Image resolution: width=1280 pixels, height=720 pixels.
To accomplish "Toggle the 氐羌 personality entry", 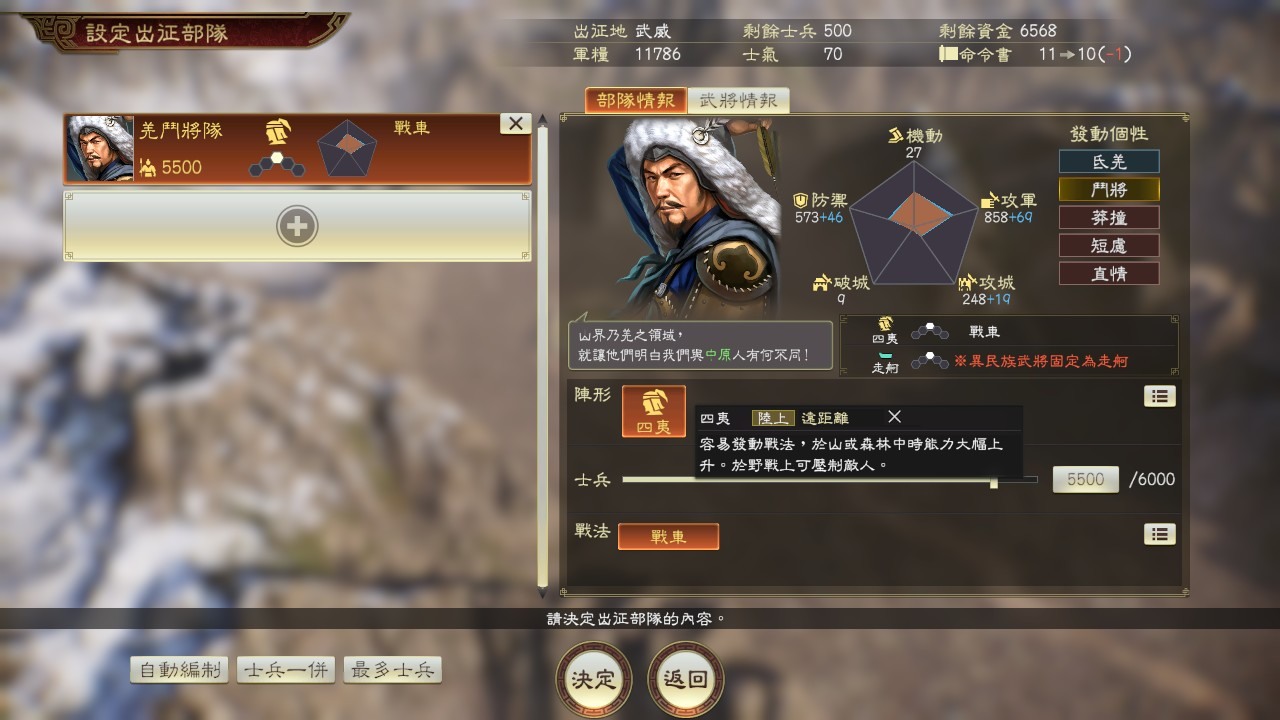I will [1108, 161].
